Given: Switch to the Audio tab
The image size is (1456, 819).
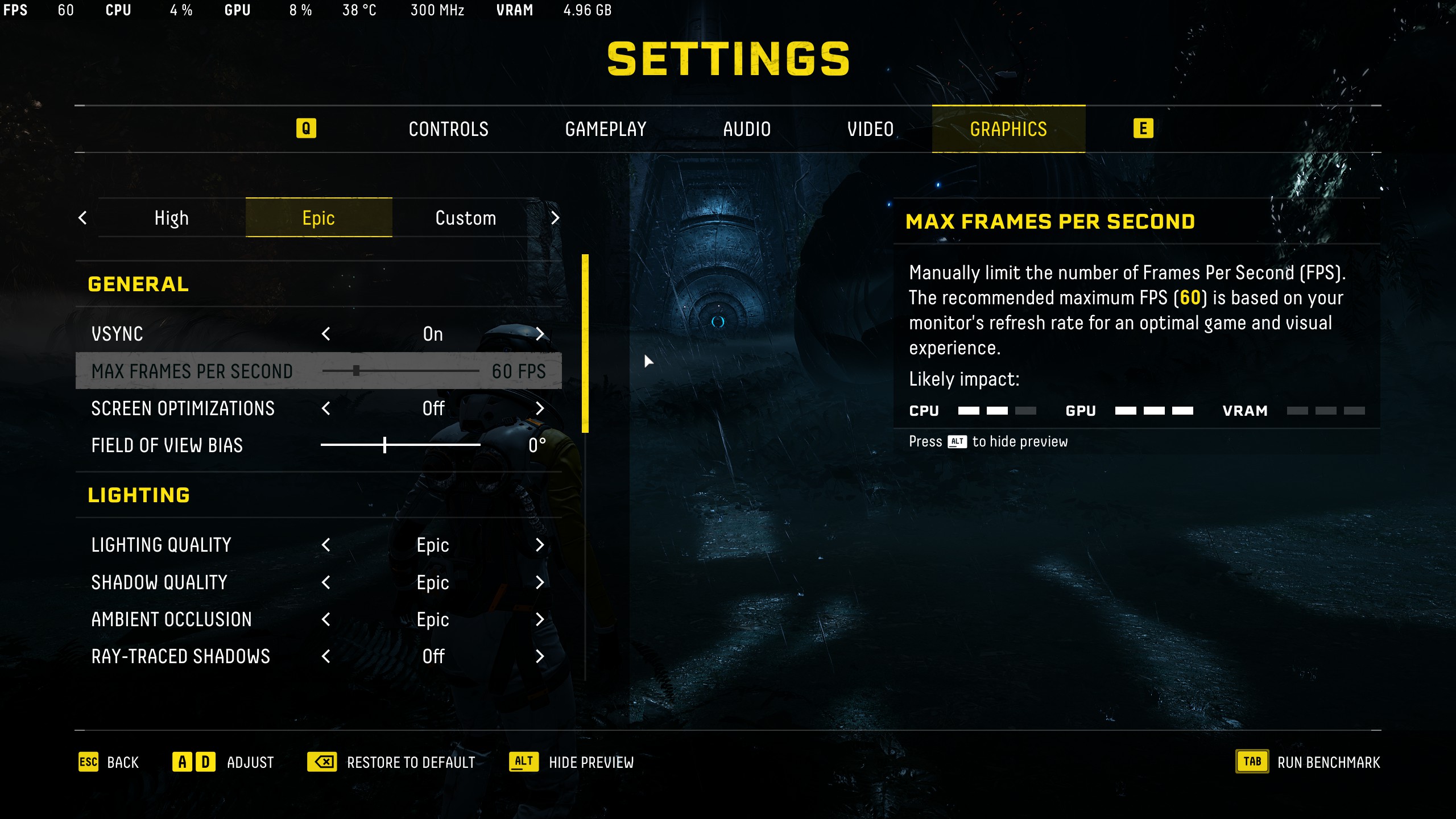Looking at the screenshot, I should point(747,129).
